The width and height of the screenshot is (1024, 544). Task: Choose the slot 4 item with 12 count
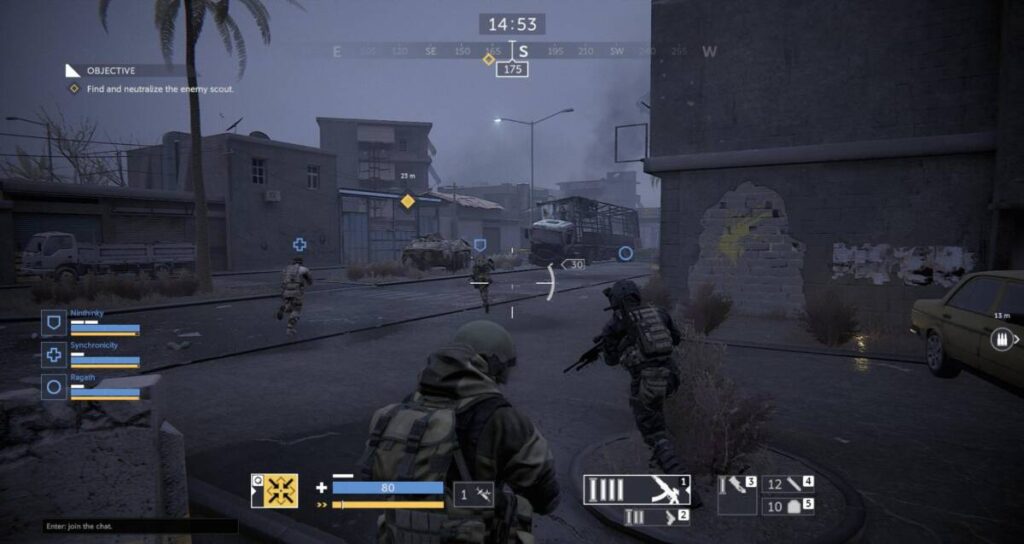[x=788, y=484]
